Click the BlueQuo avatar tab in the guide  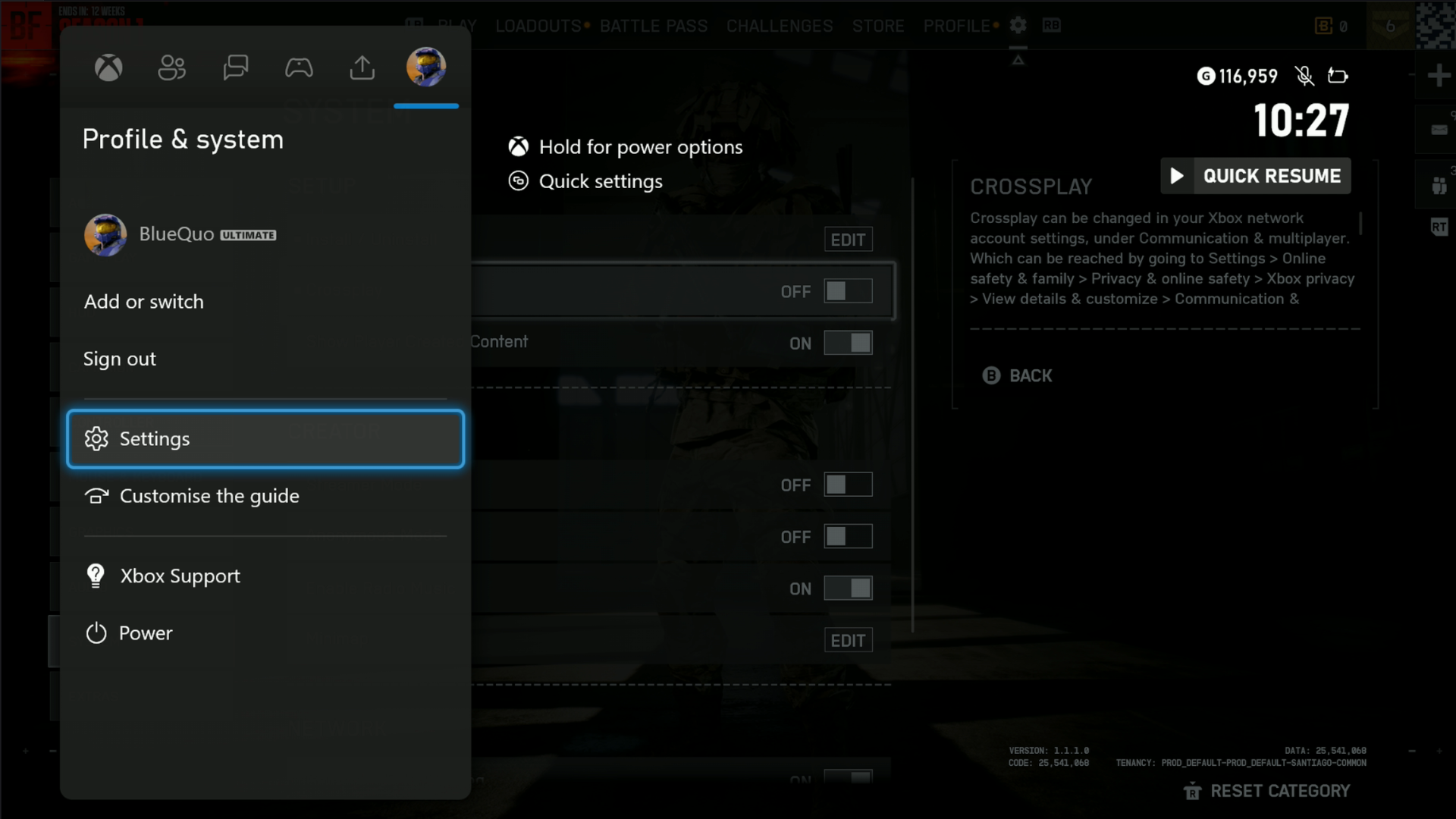click(425, 67)
